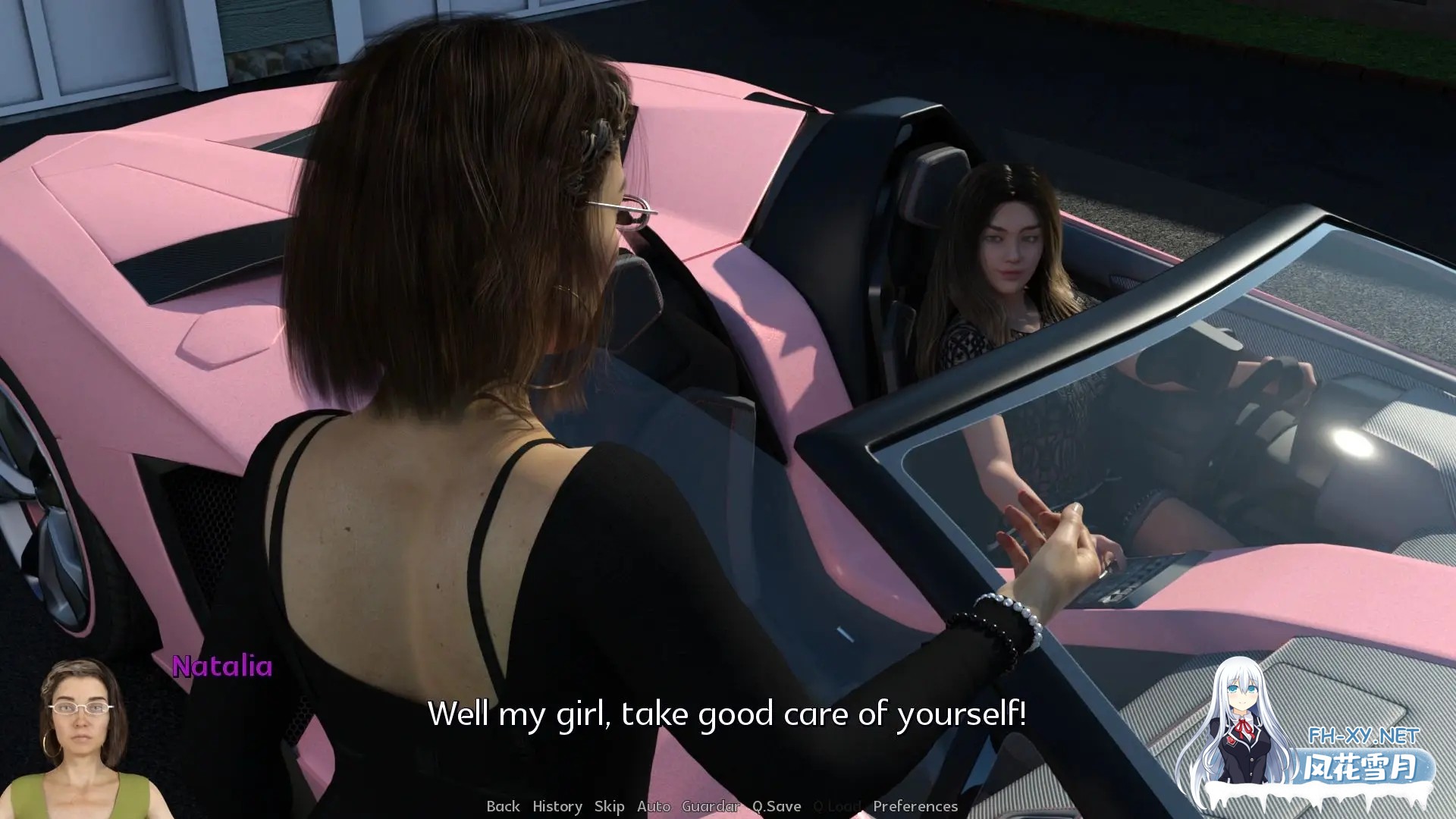Click the quick menu Back arrow option

coord(502,806)
